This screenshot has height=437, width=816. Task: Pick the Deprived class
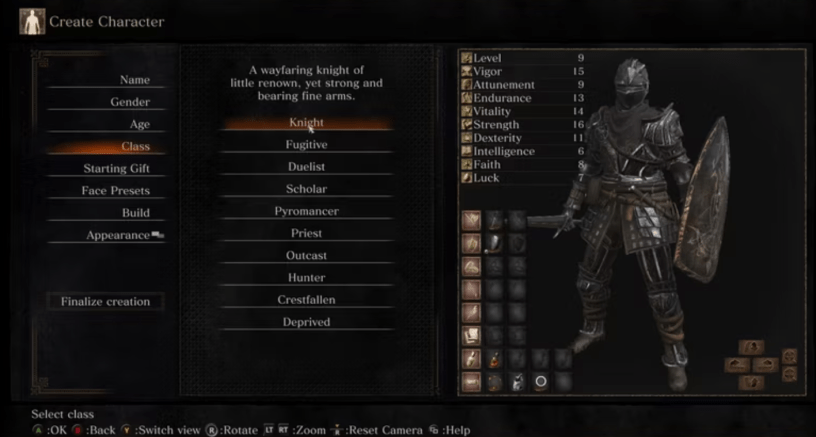[x=306, y=322]
